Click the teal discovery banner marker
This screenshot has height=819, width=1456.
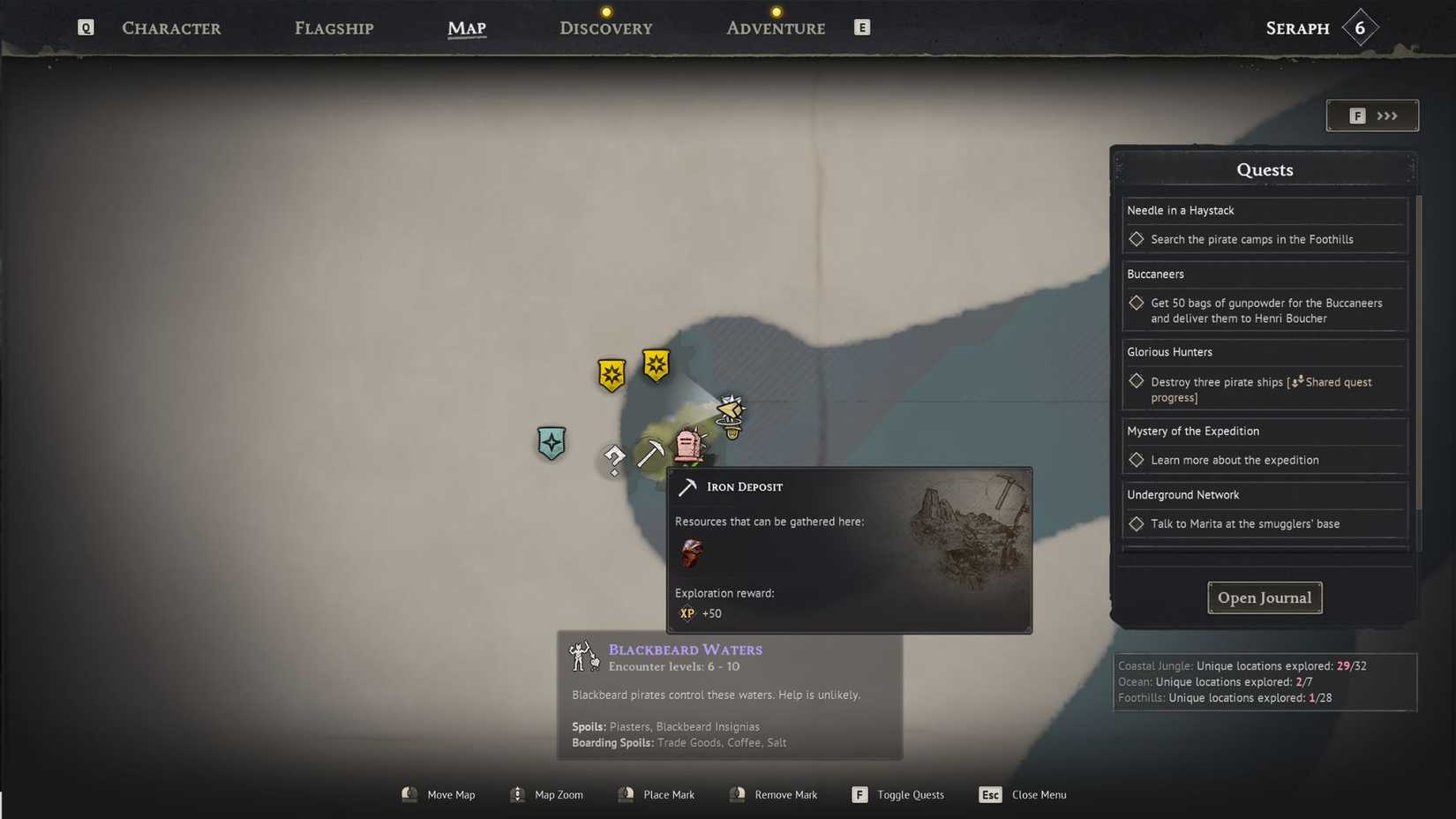[x=551, y=444]
